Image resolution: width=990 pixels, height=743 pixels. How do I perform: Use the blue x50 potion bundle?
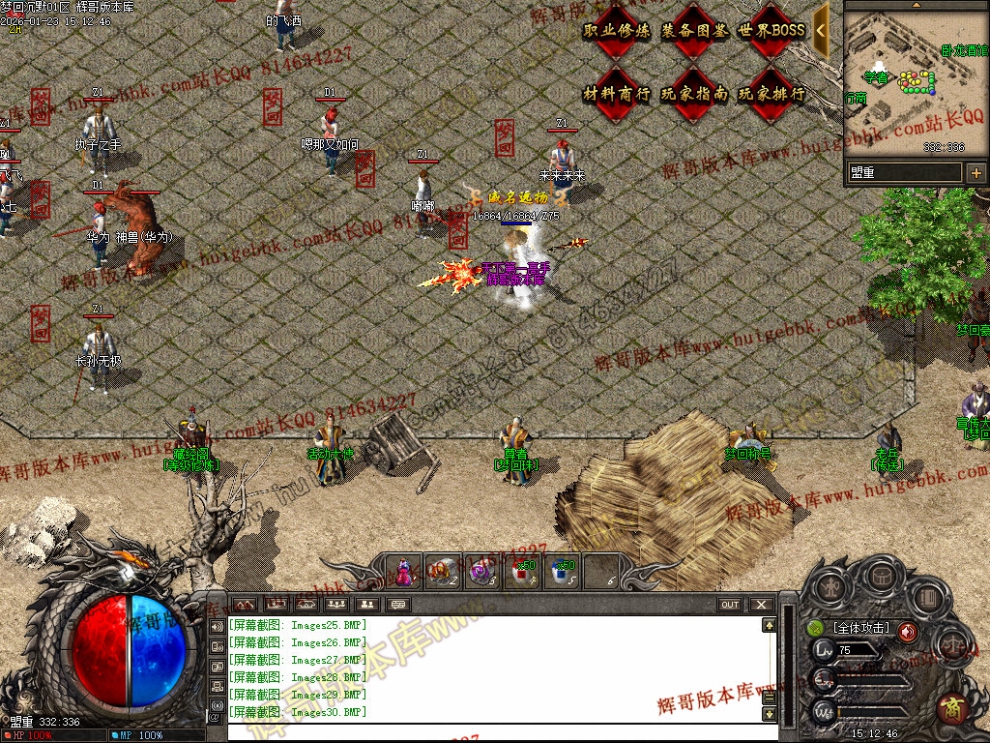tap(562, 571)
